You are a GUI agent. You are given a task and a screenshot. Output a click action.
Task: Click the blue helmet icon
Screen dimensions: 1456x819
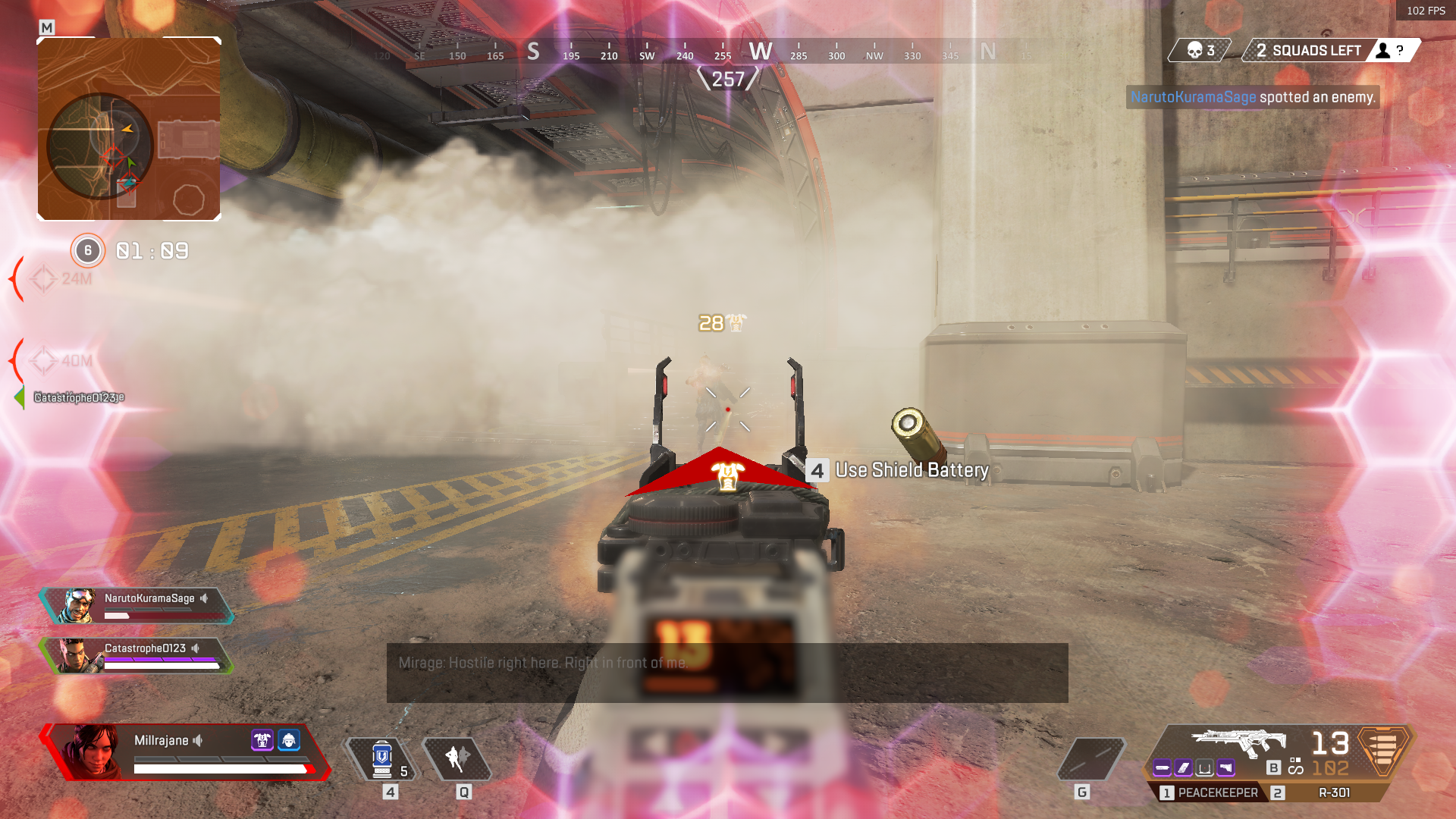tap(289, 740)
